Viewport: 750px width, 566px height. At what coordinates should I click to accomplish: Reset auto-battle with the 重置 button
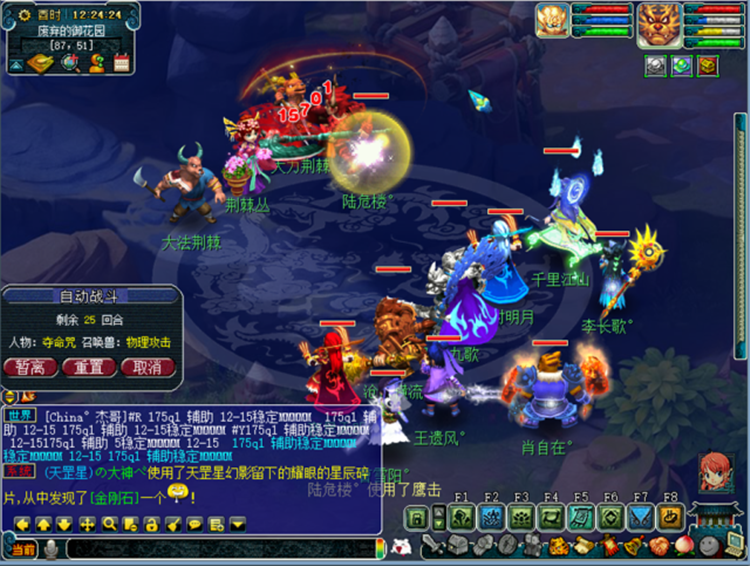click(x=90, y=367)
